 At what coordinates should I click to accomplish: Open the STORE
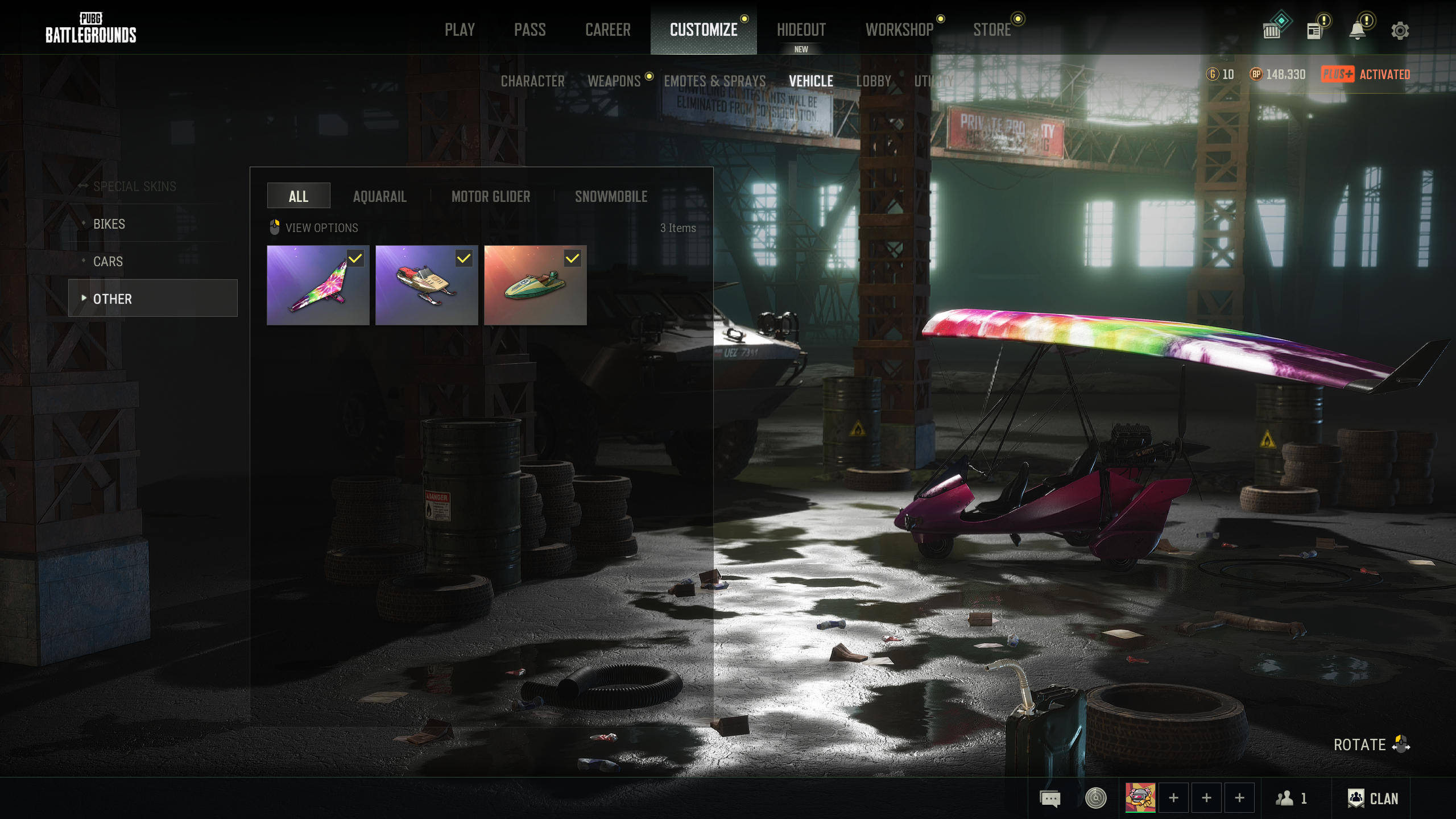[x=991, y=30]
